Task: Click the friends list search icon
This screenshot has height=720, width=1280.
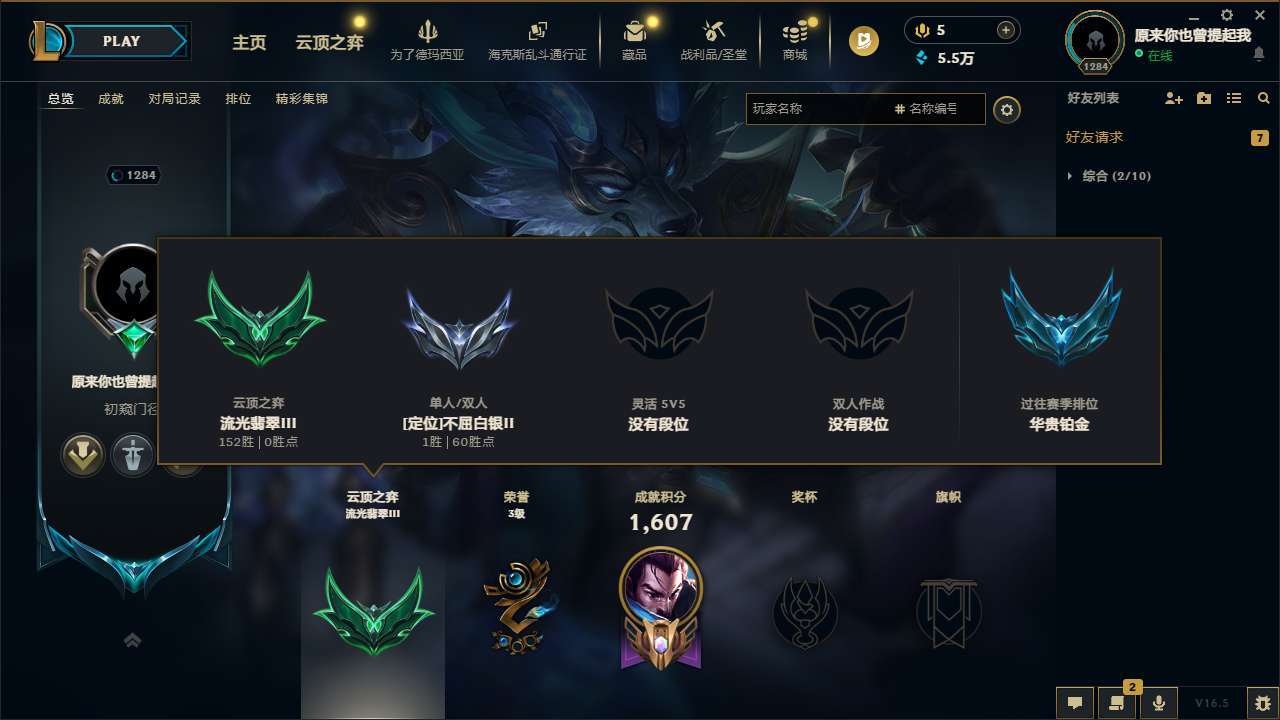Action: 1264,98
